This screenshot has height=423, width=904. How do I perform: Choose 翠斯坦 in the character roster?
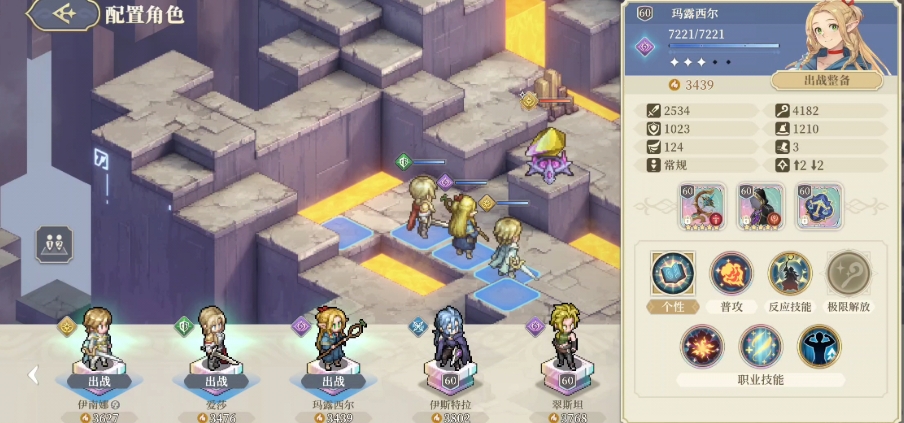567,350
